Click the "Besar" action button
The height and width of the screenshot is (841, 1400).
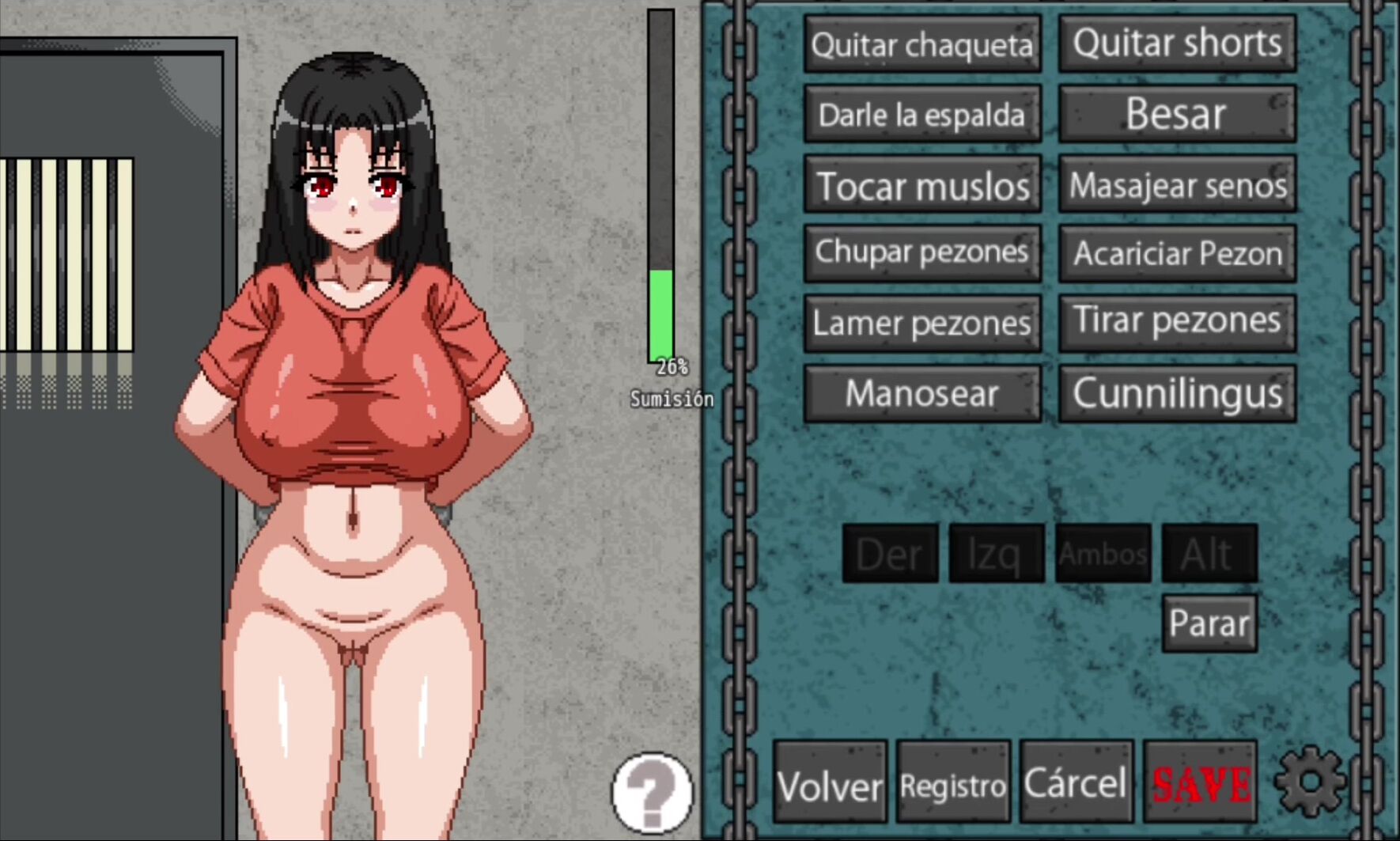coord(1177,115)
